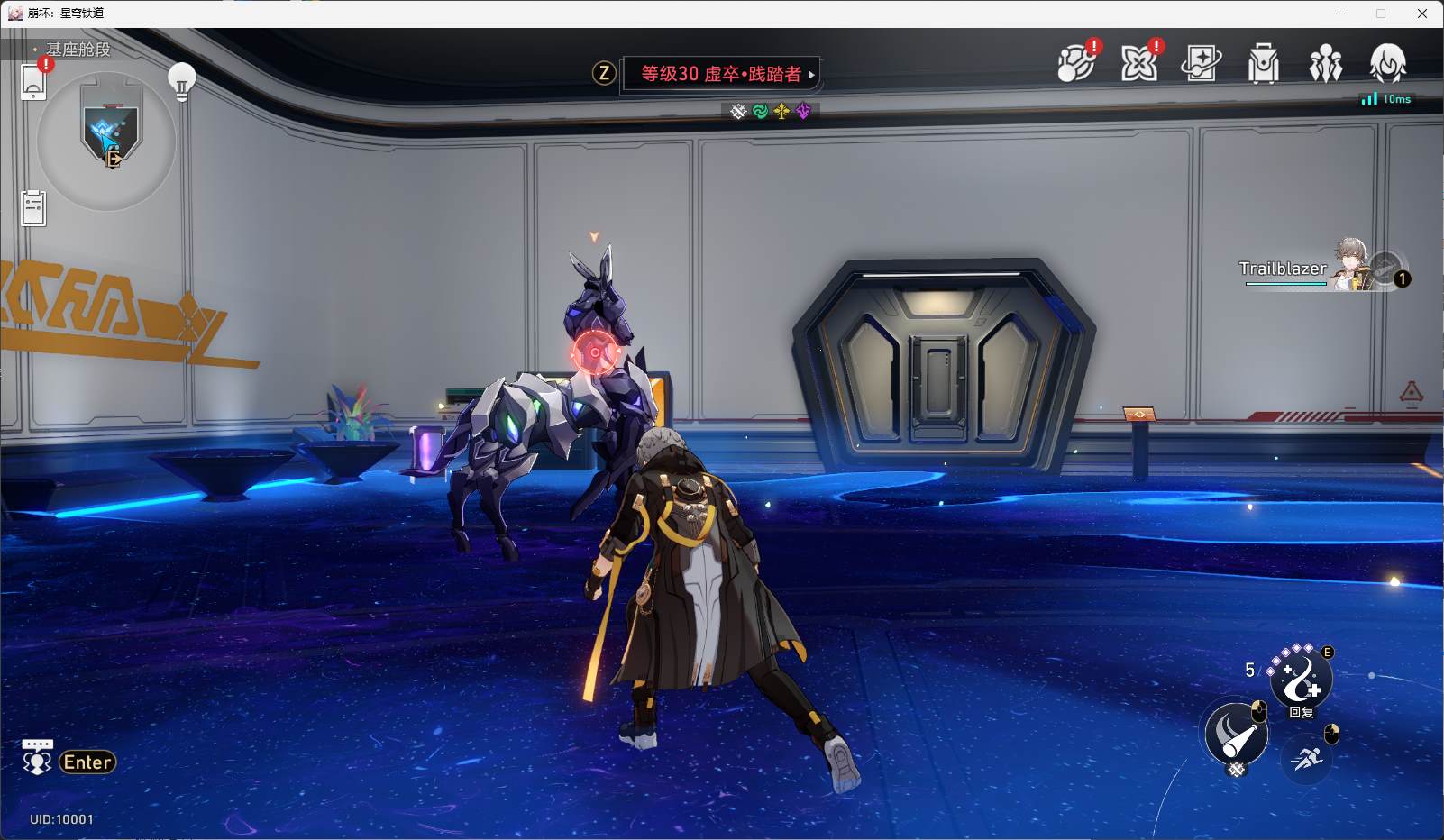The image size is (1444, 840).
Task: Select the 等级30 虚卒•践踏者 enemy label
Action: point(720,74)
